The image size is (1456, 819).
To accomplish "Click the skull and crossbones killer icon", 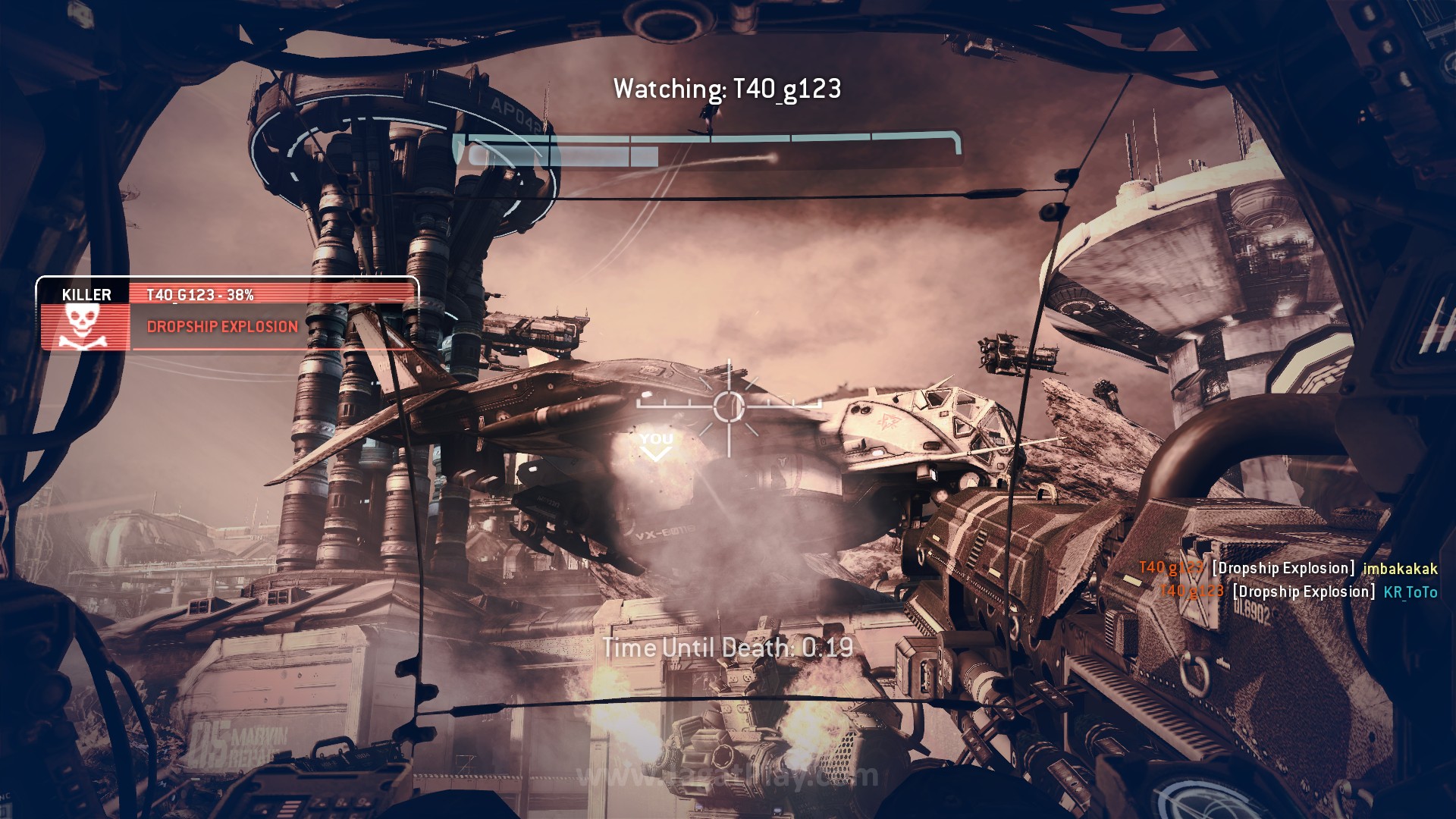I will [x=85, y=327].
